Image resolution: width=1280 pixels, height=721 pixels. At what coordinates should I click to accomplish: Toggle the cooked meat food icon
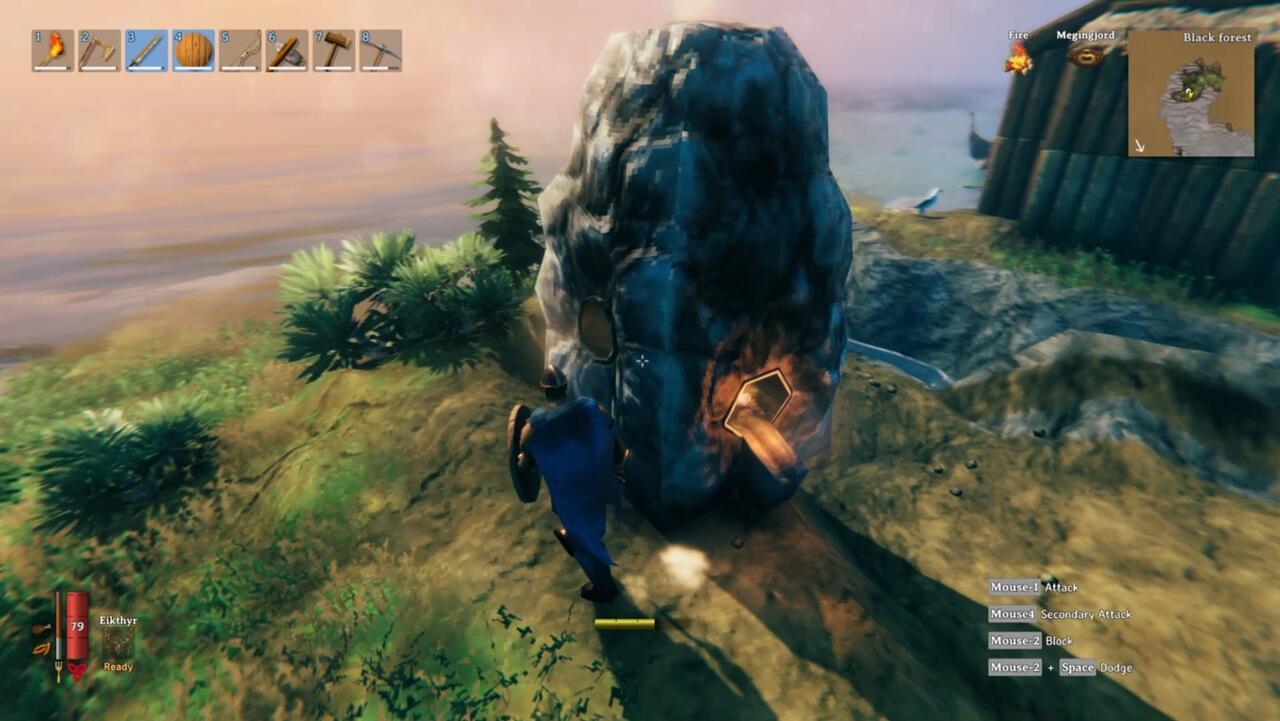pos(41,628)
